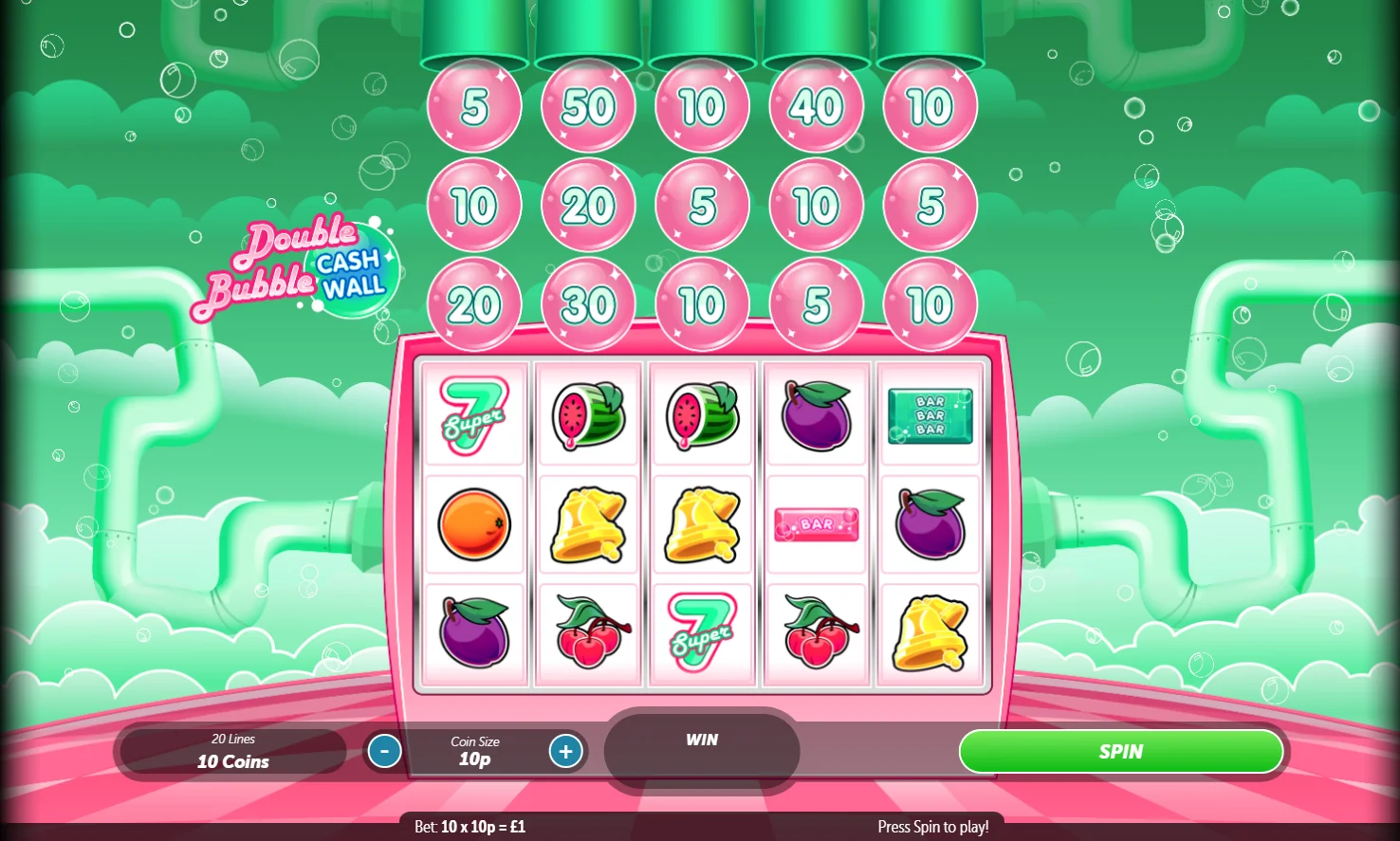Select the cherries symbol on reel four
Screen dimensions: 1400x841
pyautogui.click(x=816, y=632)
